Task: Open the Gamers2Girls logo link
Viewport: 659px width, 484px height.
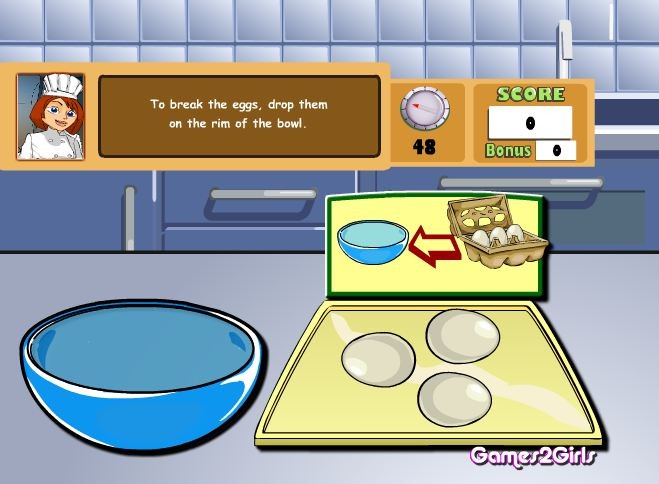Action: pos(533,456)
